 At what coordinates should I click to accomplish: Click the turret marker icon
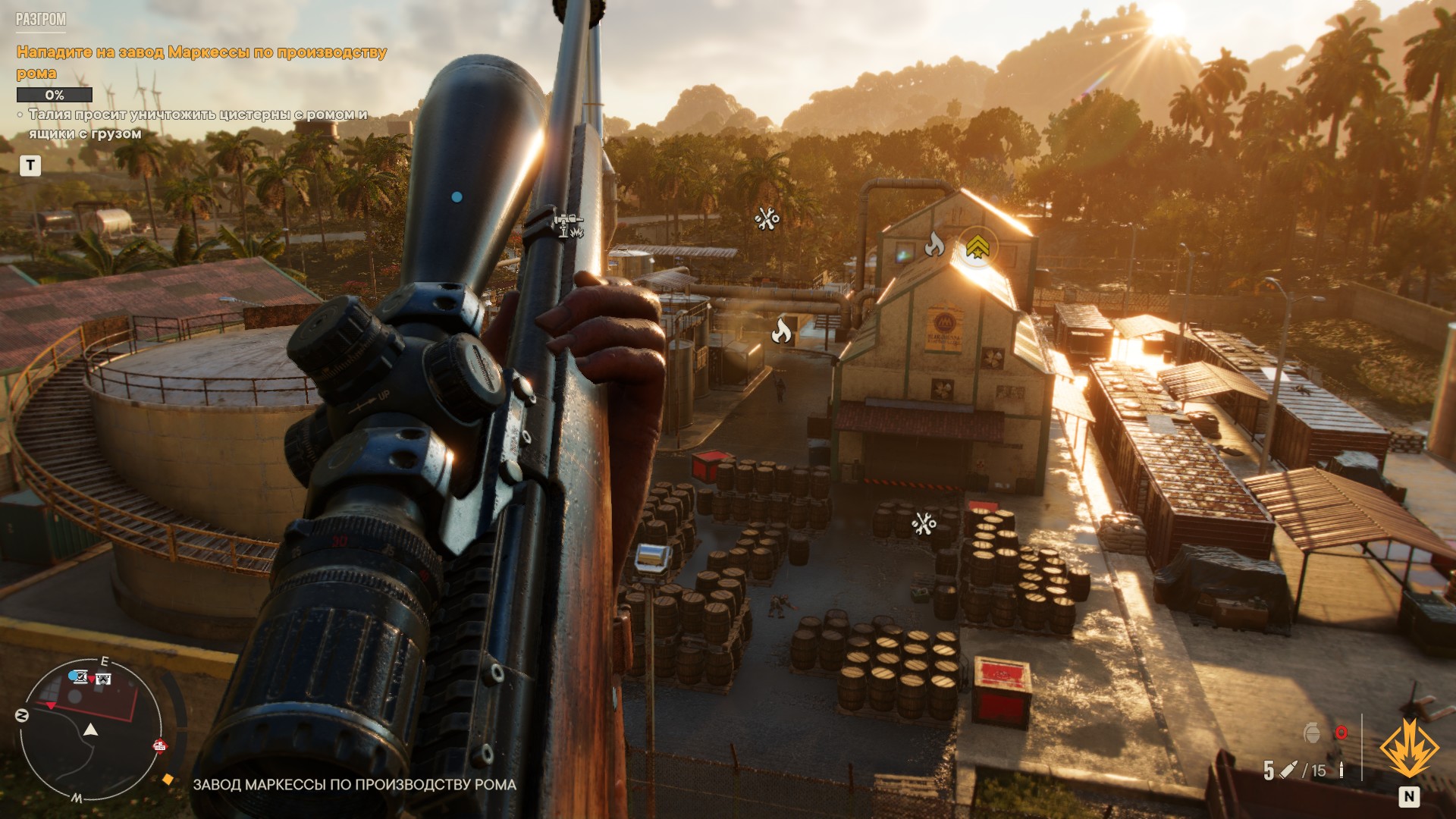click(568, 225)
